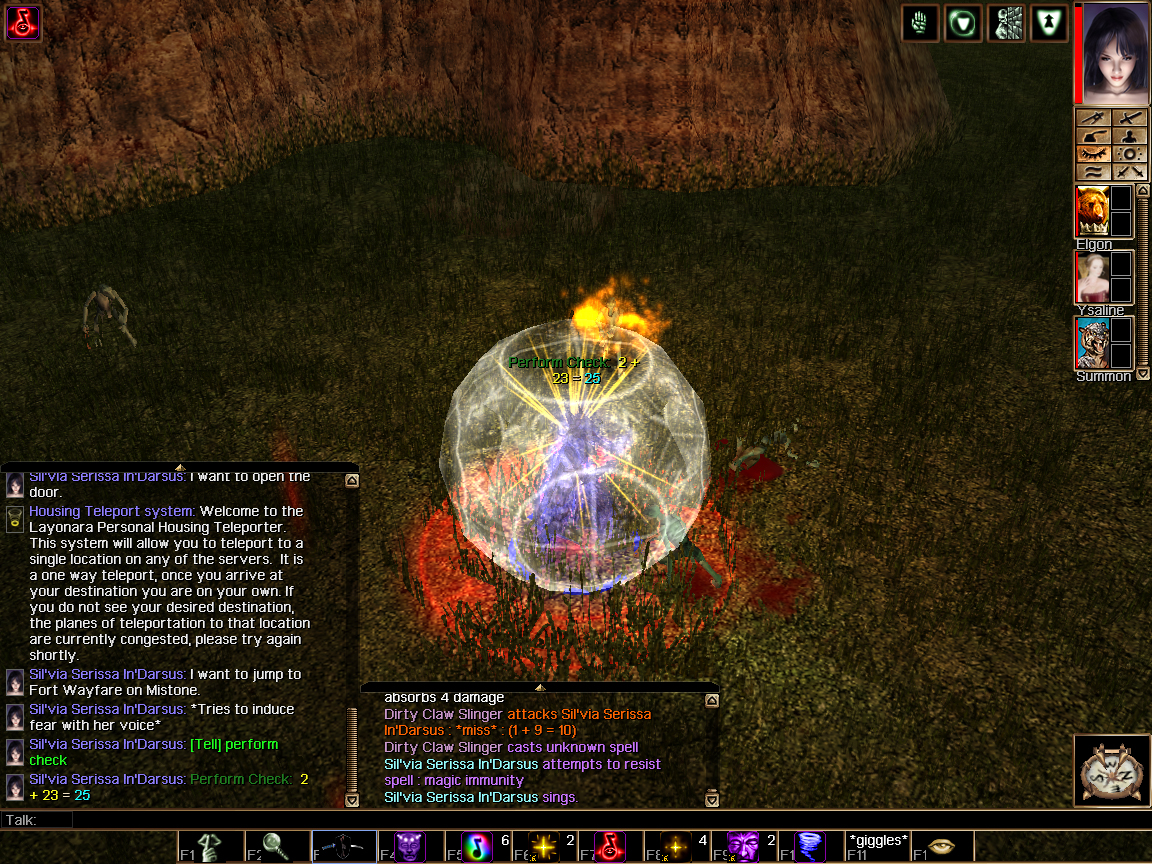Select the Summon tiger portrait
Viewport: 1152px width, 864px height.
[x=1092, y=343]
